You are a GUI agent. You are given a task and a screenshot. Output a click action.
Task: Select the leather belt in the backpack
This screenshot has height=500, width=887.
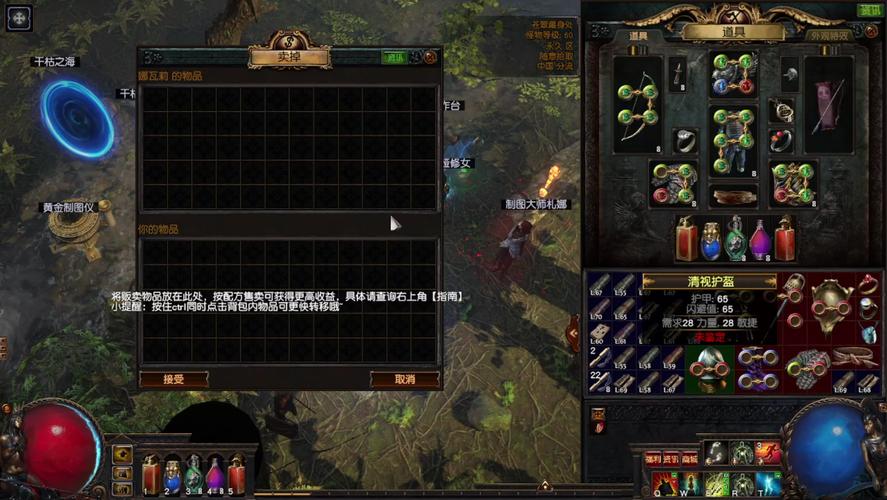pos(852,356)
